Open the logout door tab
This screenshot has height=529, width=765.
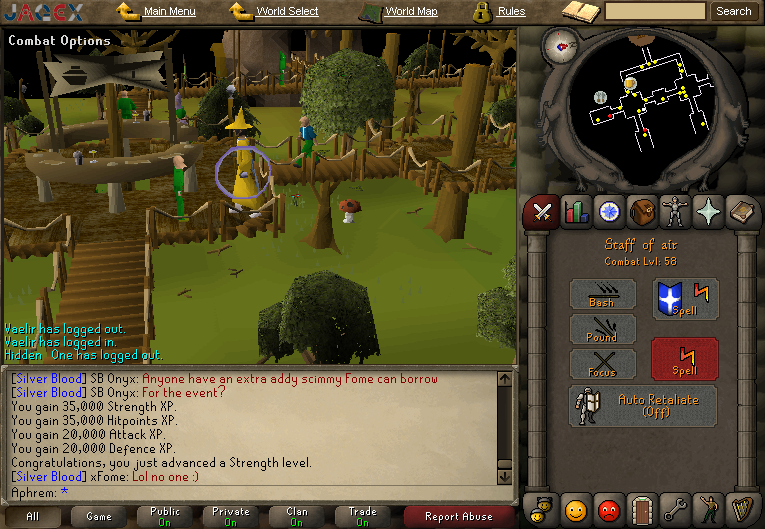coord(643,510)
